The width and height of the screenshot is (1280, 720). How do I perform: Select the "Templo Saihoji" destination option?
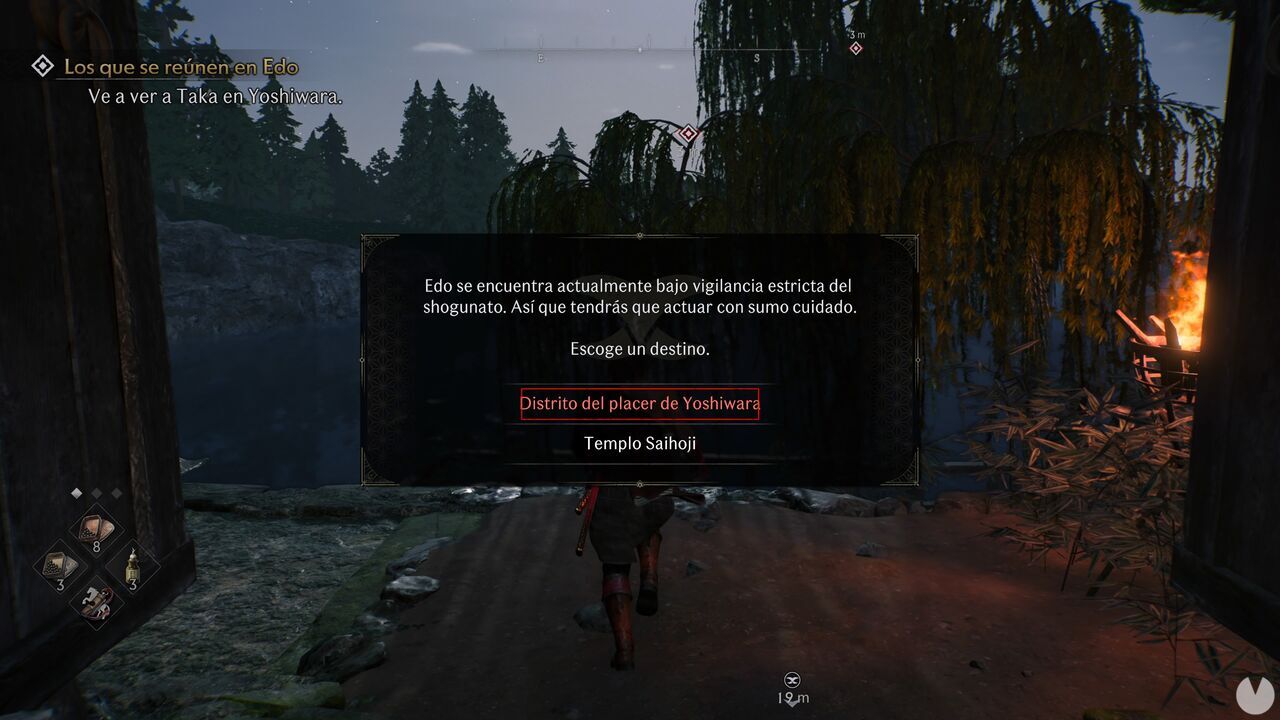click(639, 442)
